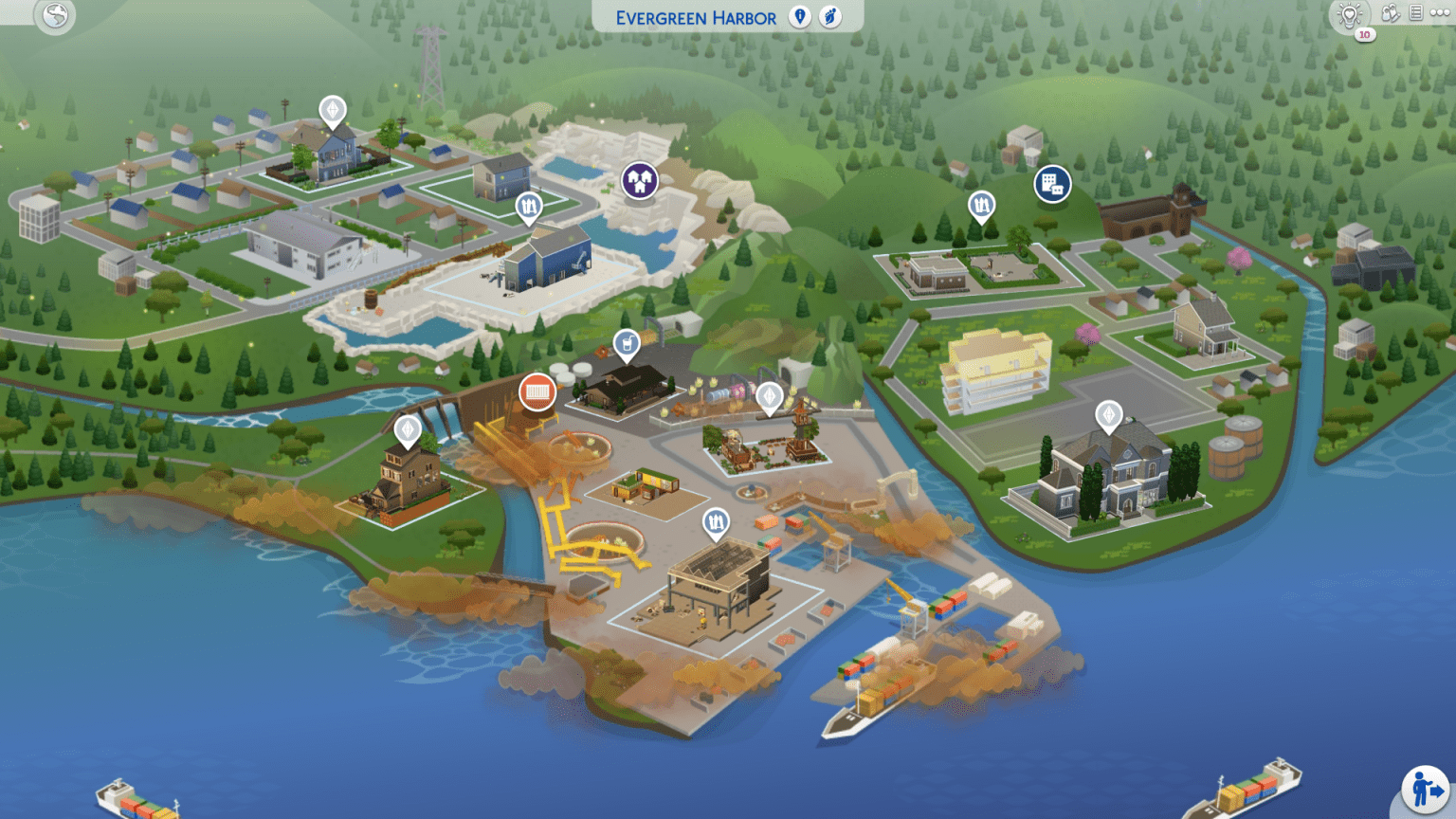The image size is (1456, 819).
Task: Click the eco footprint icon beside the world name
Action: [831, 17]
